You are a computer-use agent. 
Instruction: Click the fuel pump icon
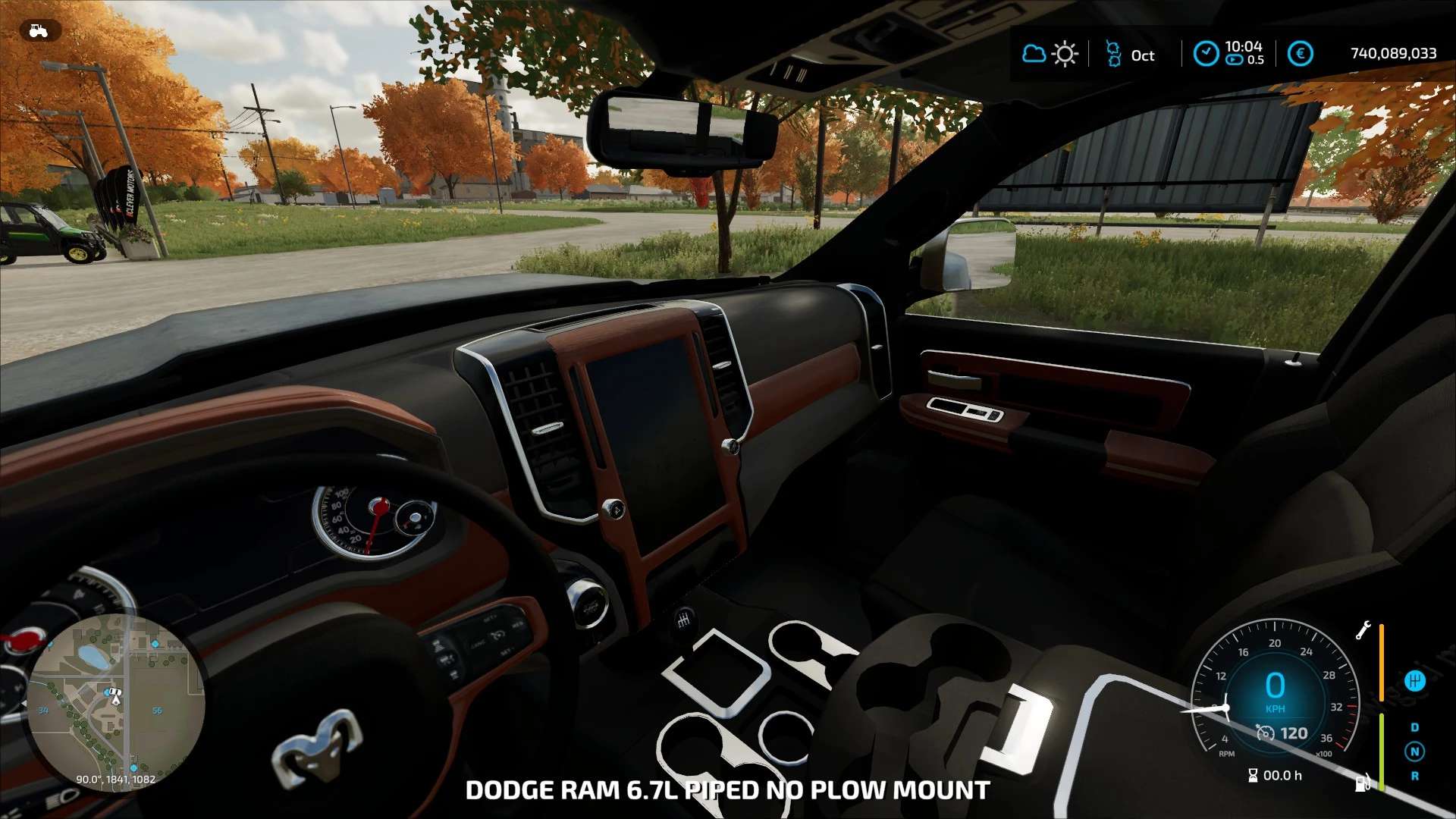coord(1363,782)
